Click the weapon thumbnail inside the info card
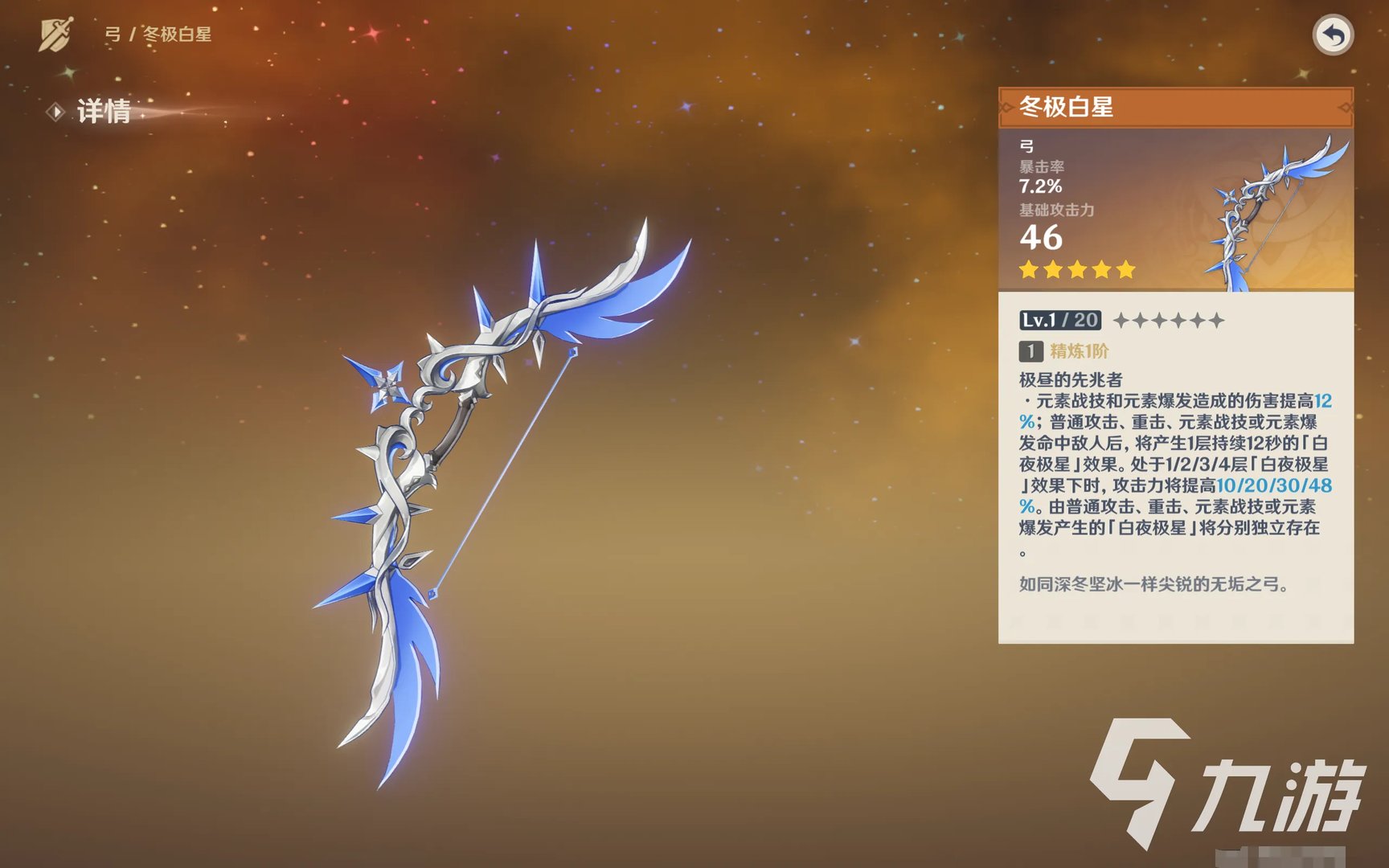Screen dimensions: 1389x868 pyautogui.click(x=1262, y=211)
